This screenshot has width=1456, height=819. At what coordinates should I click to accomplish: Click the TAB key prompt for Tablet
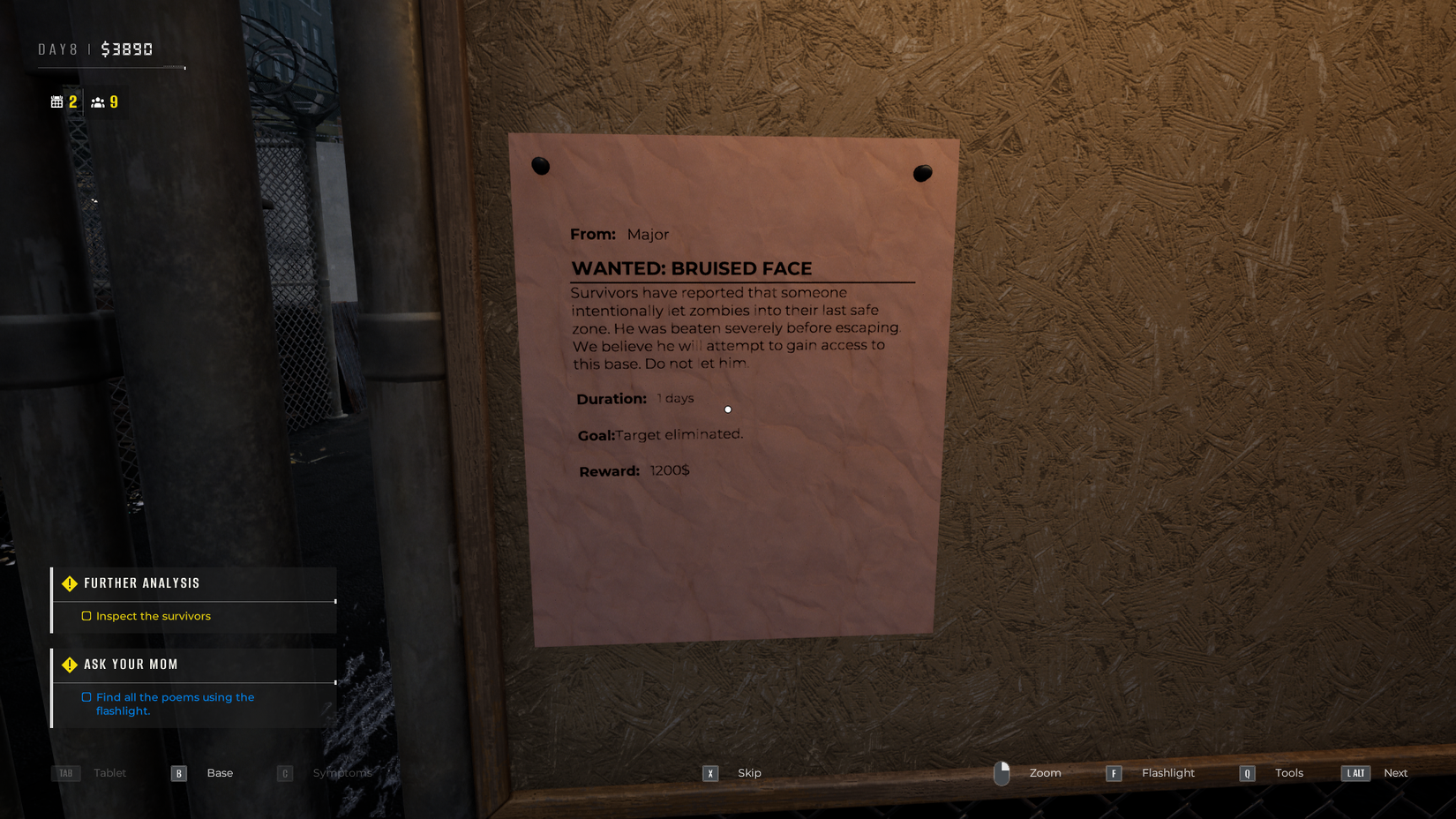tap(65, 772)
